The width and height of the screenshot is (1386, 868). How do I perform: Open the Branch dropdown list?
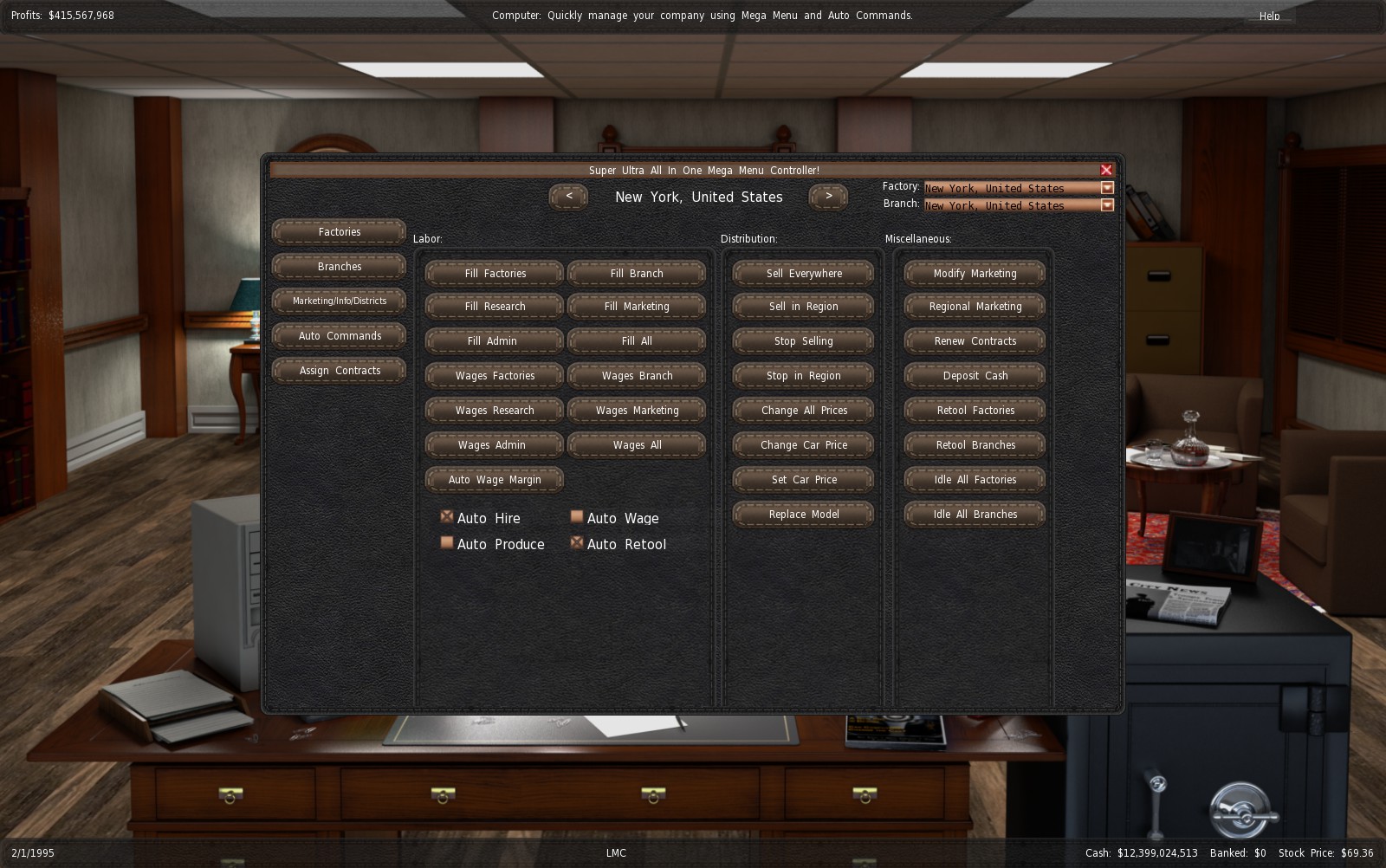[x=1107, y=205]
